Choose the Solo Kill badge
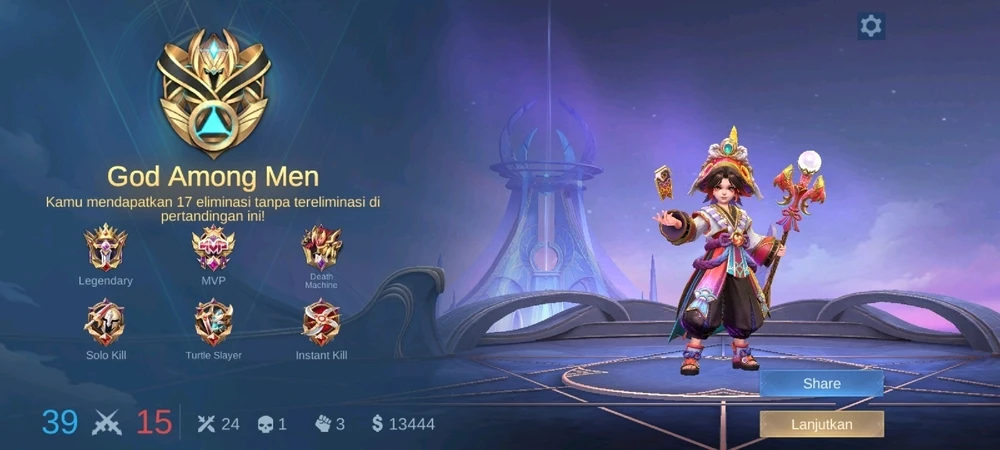 click(105, 323)
